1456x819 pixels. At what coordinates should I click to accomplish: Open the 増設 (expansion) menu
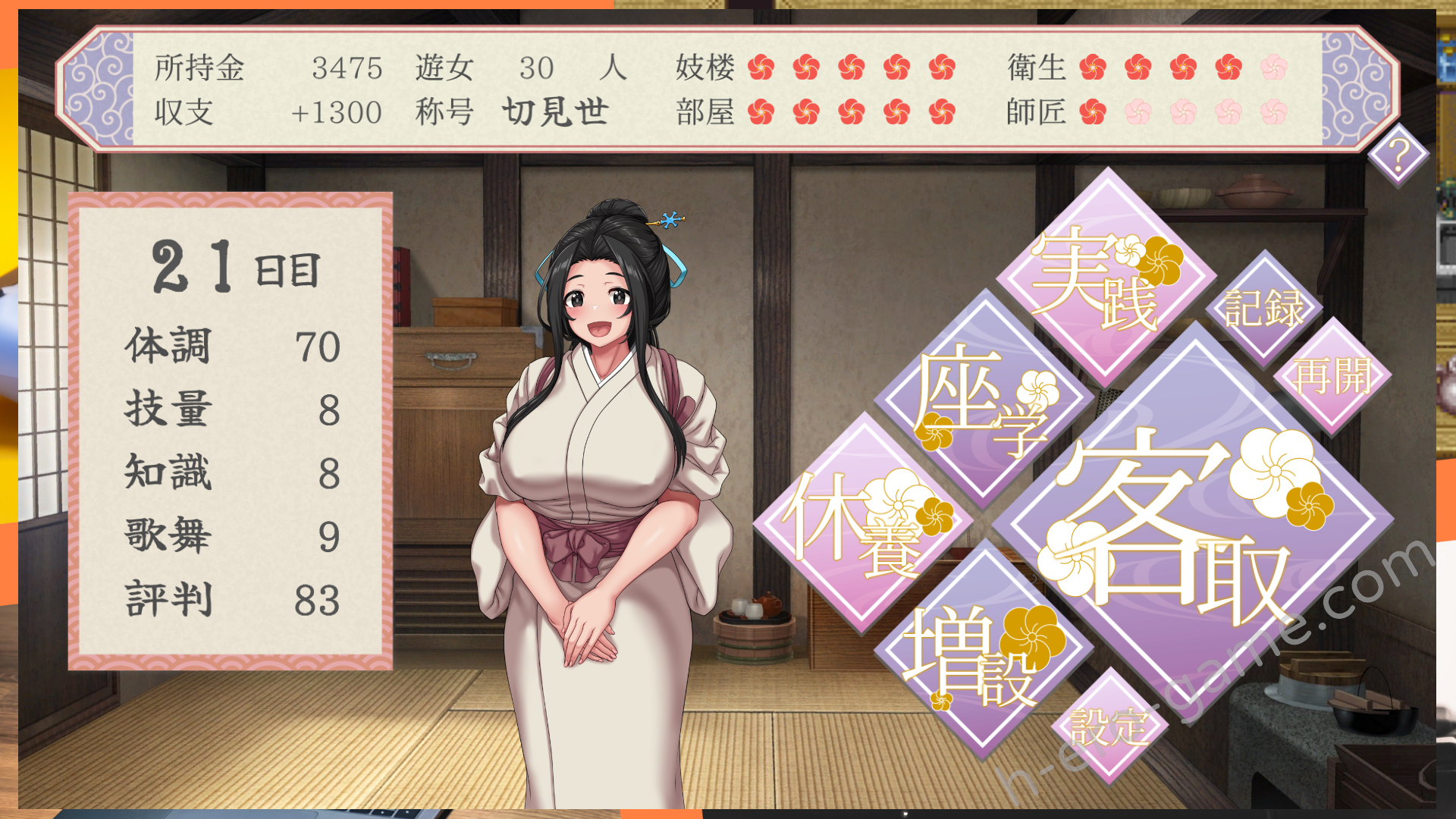(x=984, y=650)
